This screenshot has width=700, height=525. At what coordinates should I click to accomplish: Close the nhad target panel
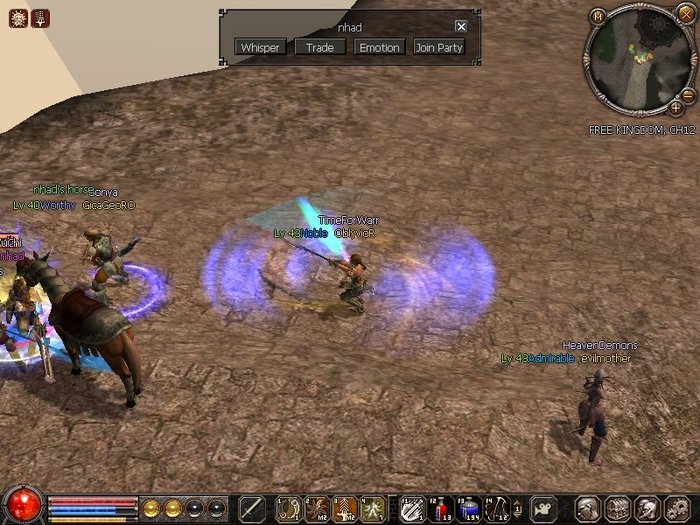[x=461, y=27]
